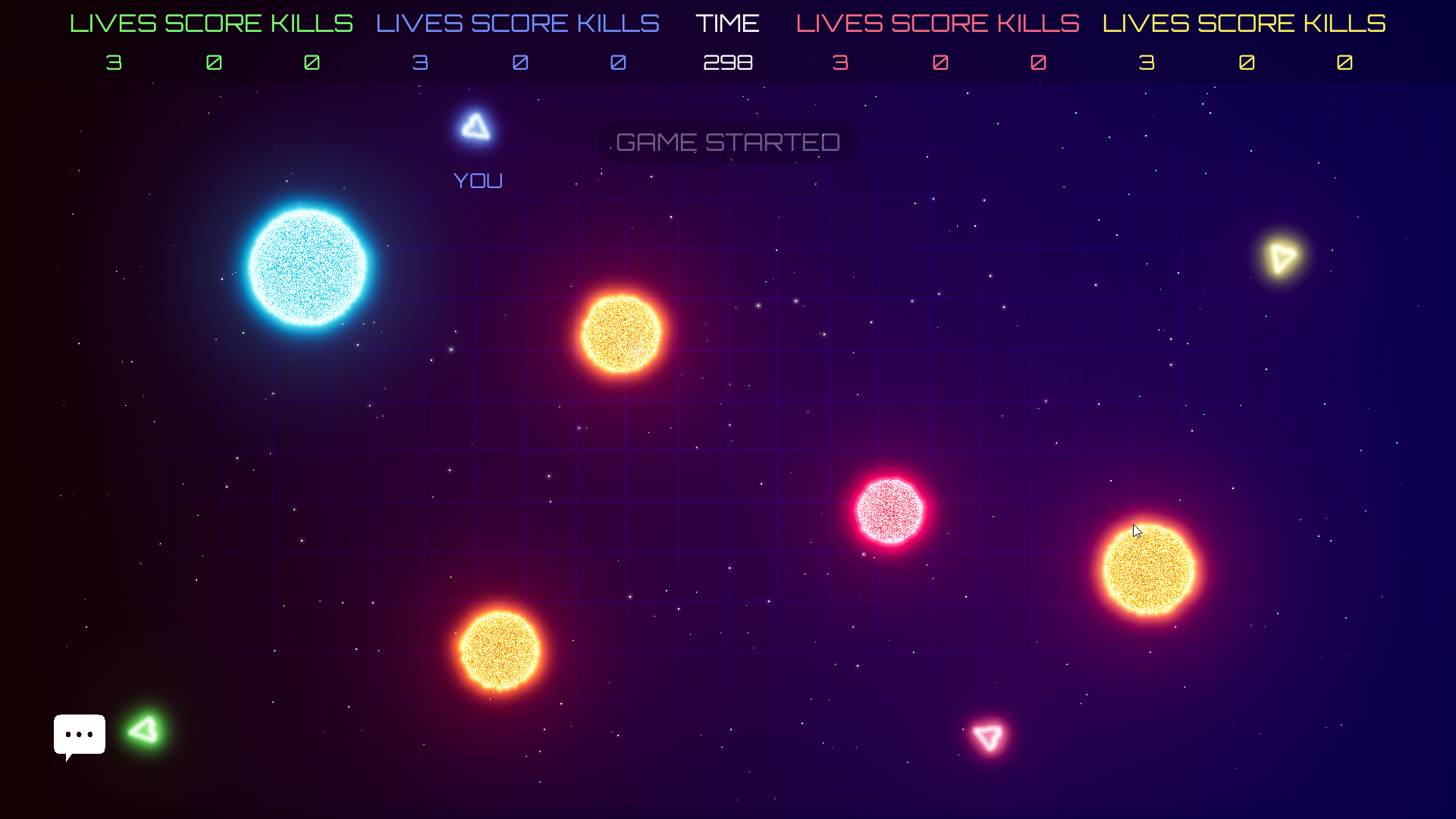Click the blue player's SCORE header

coord(520,23)
